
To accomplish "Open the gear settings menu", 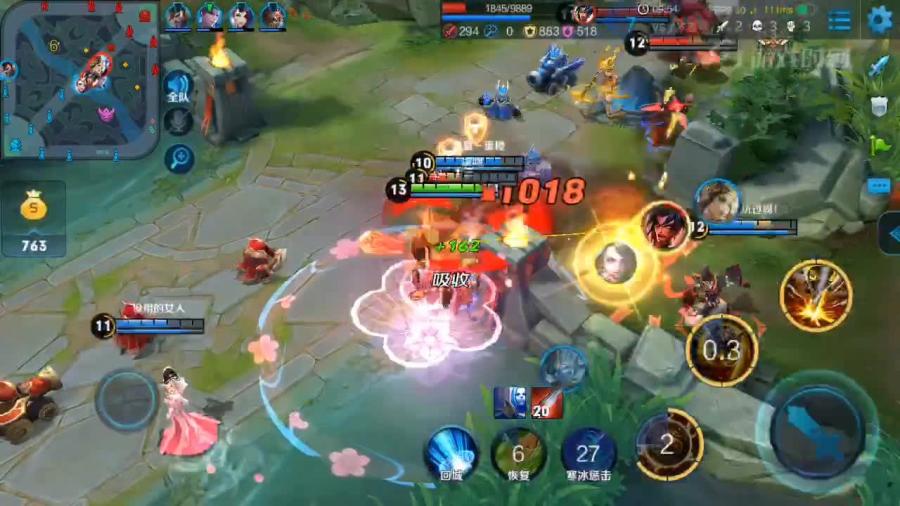I will coord(879,19).
